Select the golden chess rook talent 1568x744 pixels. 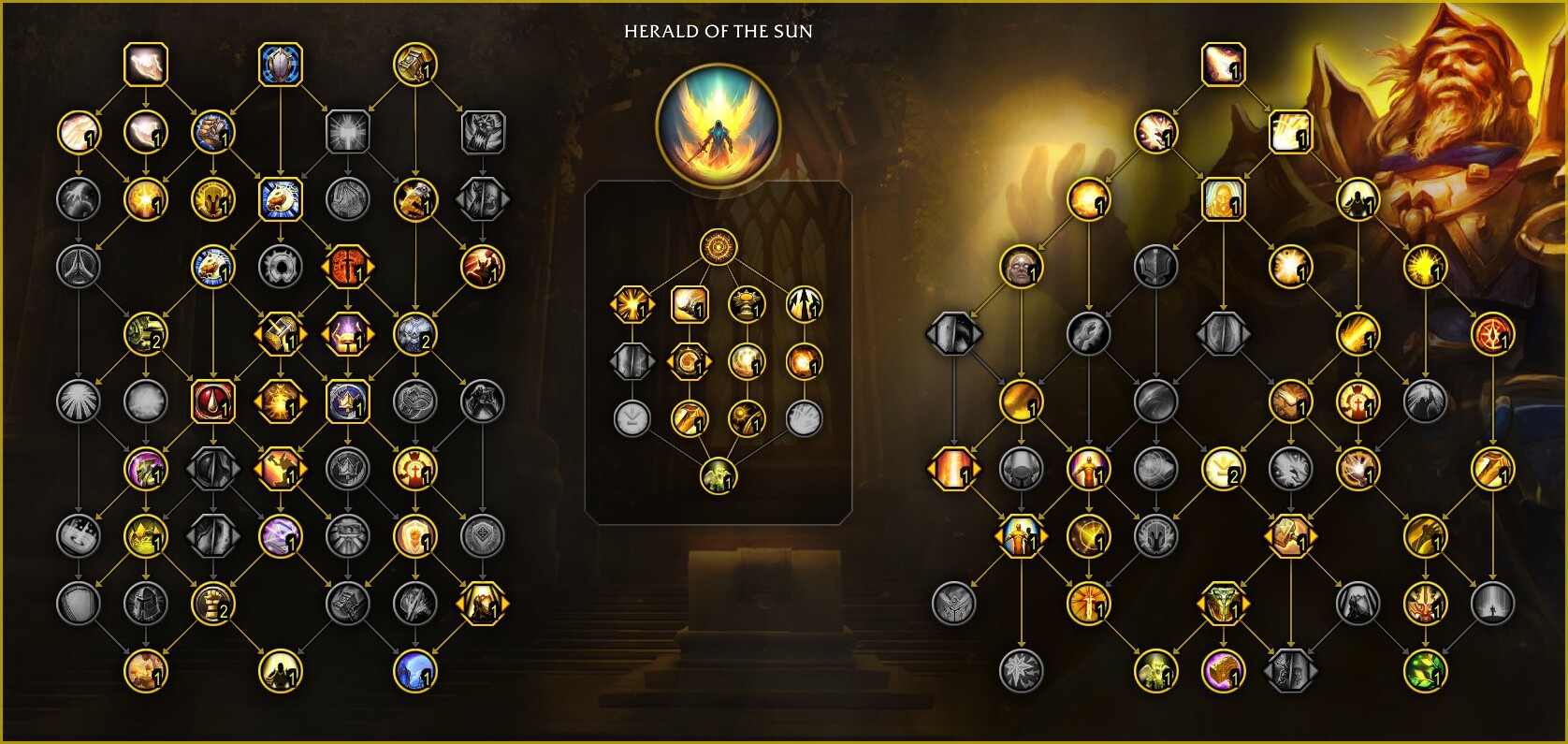click(213, 604)
